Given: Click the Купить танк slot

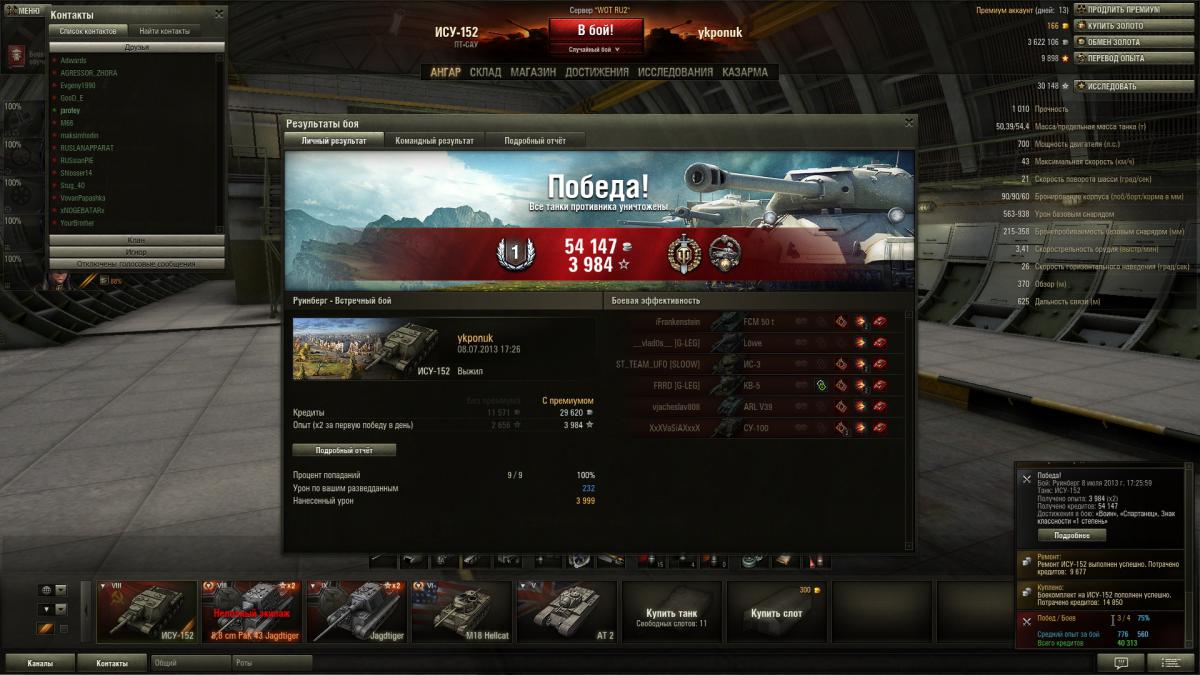Looking at the screenshot, I should (x=671, y=611).
